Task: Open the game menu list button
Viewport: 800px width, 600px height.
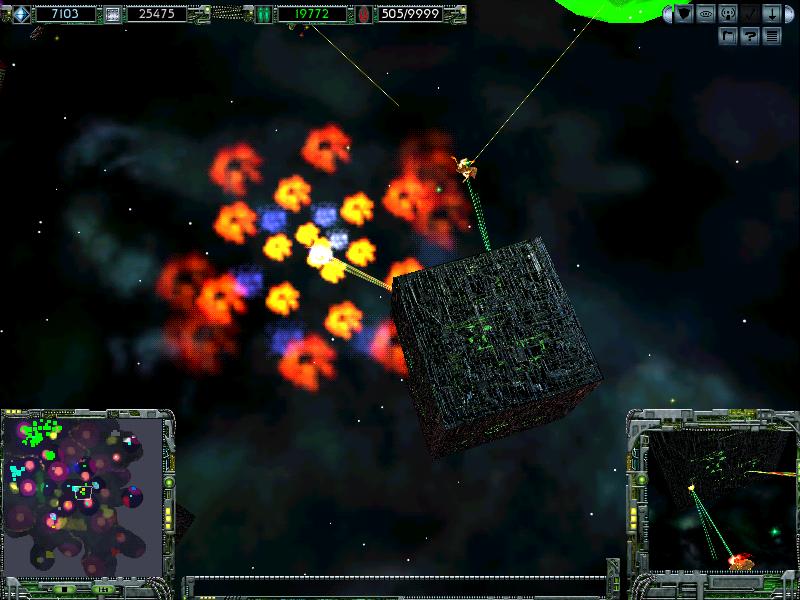Action: [x=772, y=36]
